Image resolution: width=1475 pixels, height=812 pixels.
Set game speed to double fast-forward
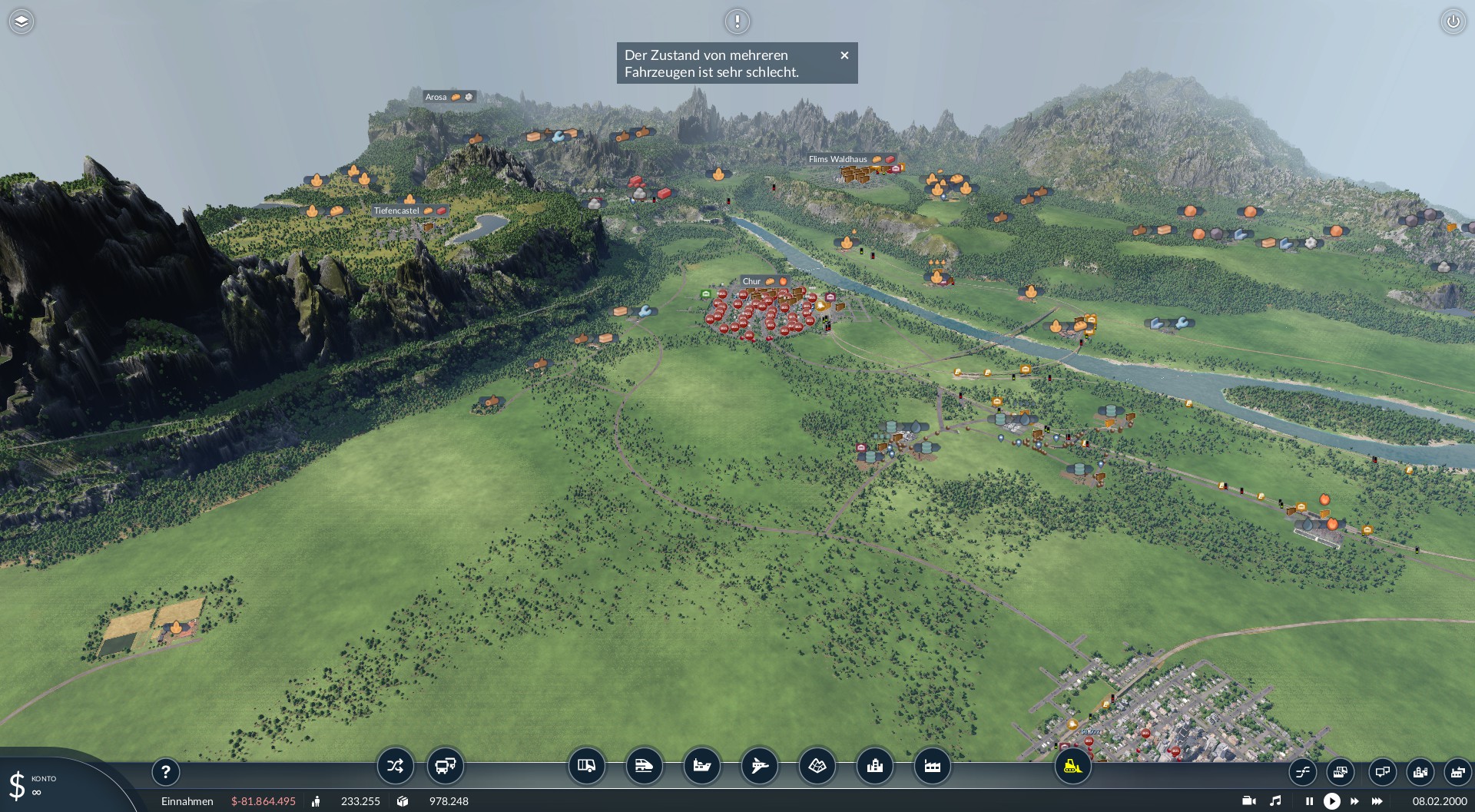(x=1354, y=801)
